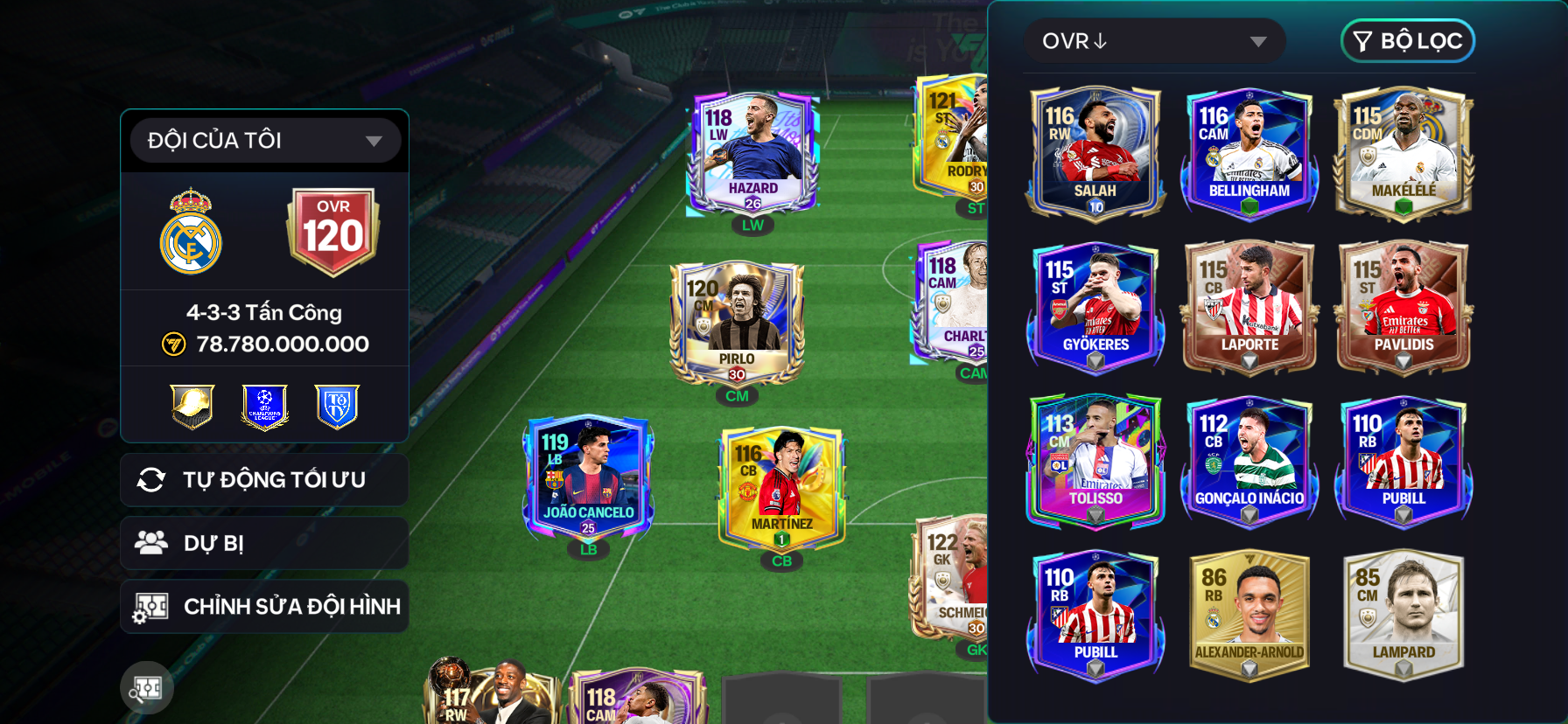The height and width of the screenshot is (724, 1568).
Task: Select the Lampard 85 CM card
Action: [1403, 615]
